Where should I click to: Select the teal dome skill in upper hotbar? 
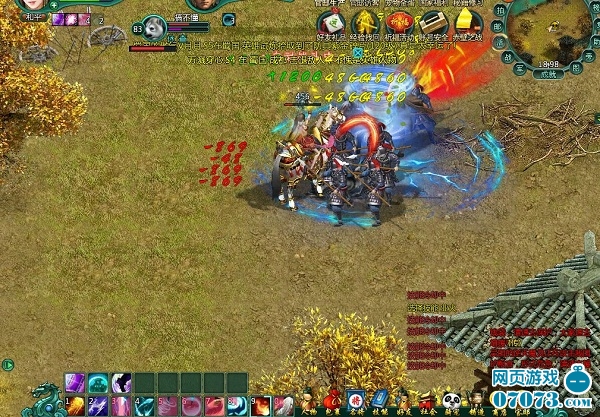[98, 382]
